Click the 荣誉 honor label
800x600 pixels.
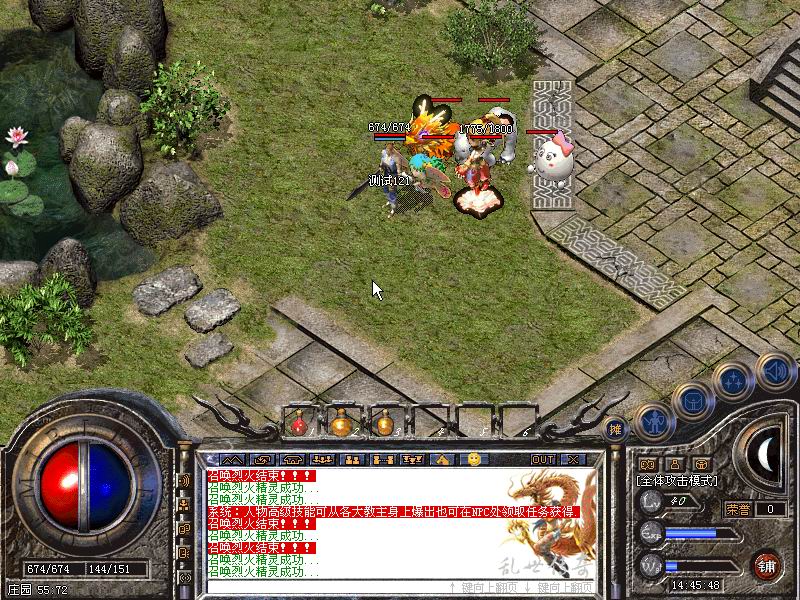(738, 509)
